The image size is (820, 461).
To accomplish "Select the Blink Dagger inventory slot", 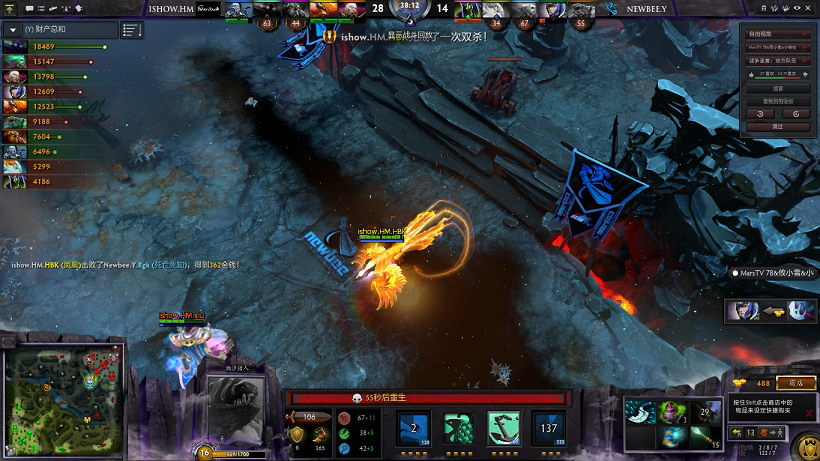I will (643, 411).
